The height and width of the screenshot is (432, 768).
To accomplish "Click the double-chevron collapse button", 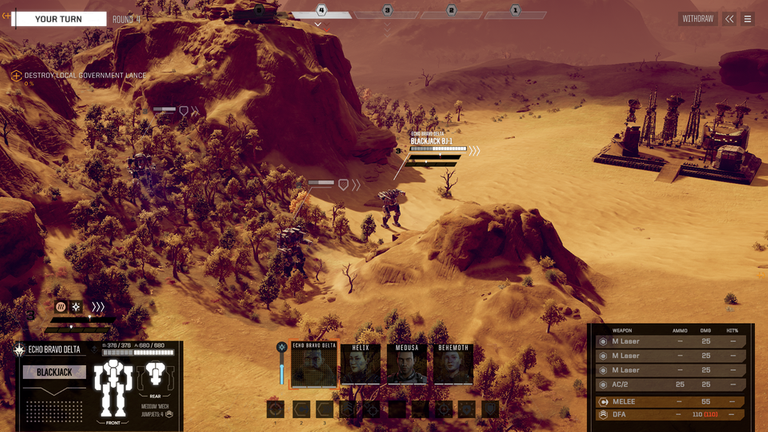I will point(730,18).
